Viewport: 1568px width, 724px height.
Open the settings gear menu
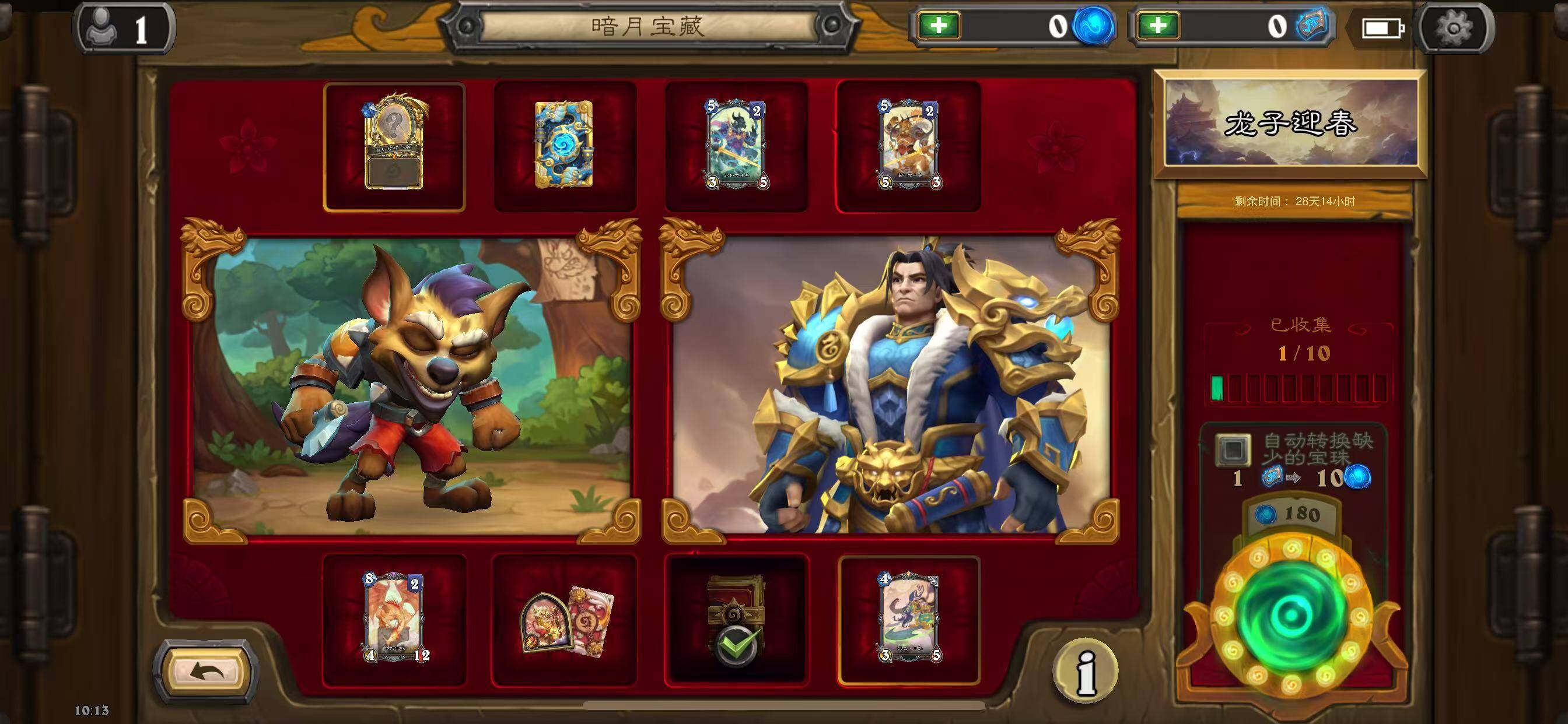click(x=1455, y=28)
